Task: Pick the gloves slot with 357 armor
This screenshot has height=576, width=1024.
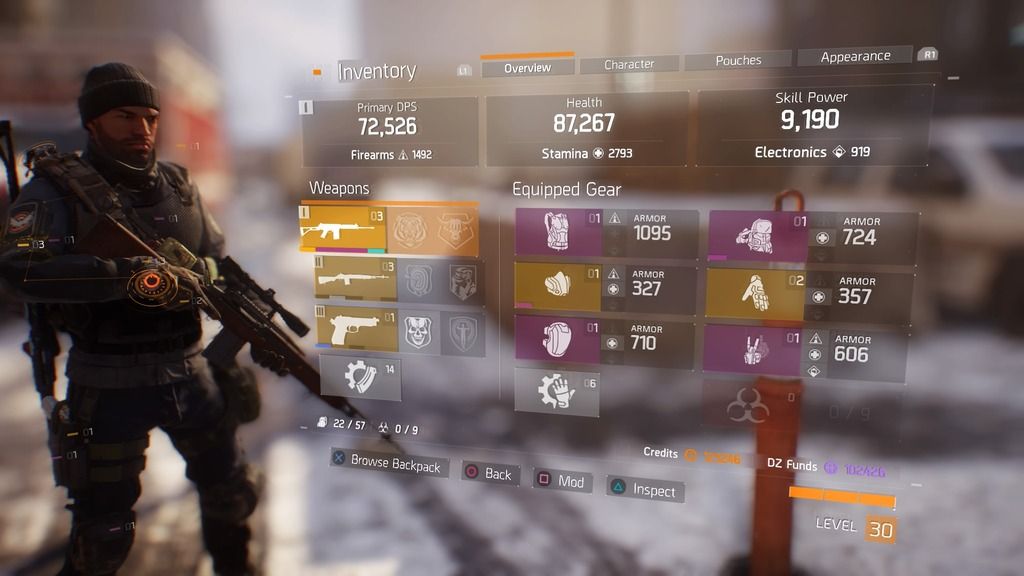Action: [812, 294]
